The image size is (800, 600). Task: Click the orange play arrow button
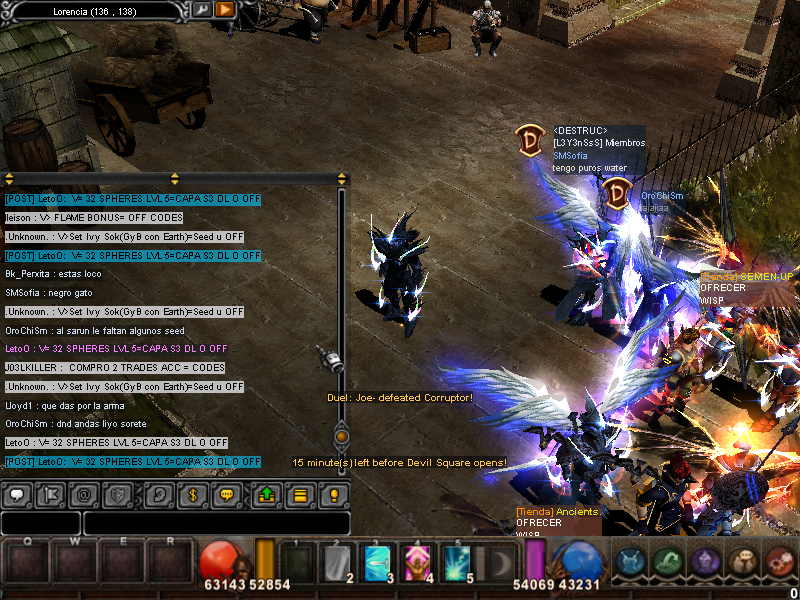pyautogui.click(x=225, y=9)
